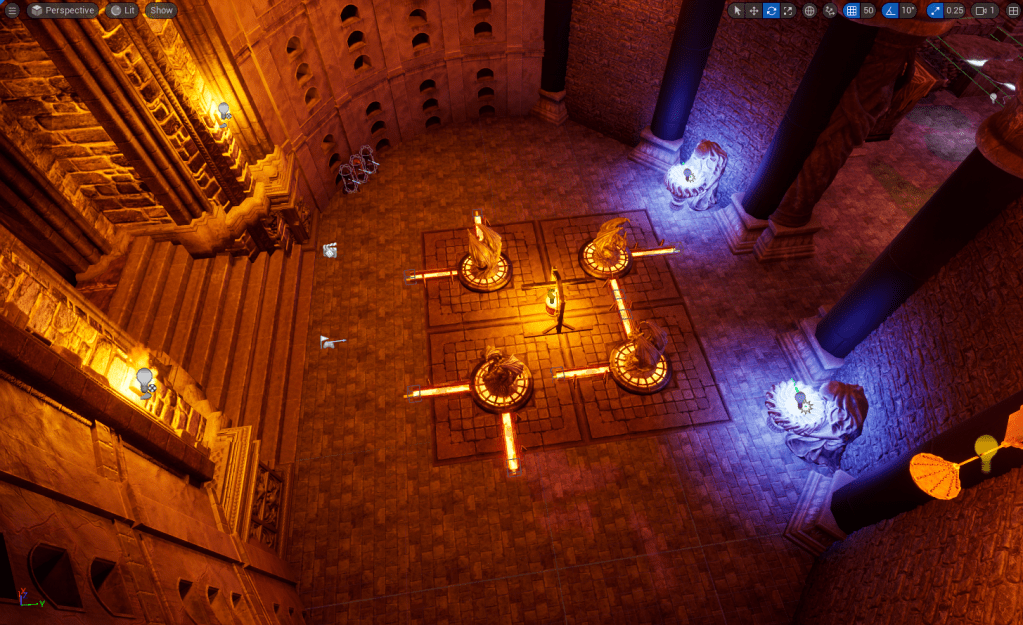This screenshot has height=625, width=1023.
Task: Change the Lit view mode
Action: click(123, 10)
